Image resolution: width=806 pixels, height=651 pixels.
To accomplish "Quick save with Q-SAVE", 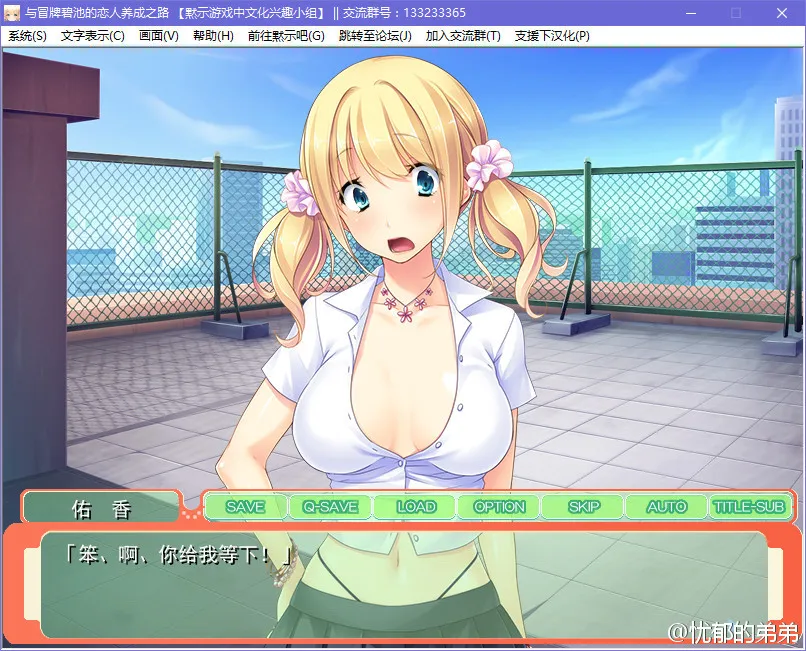I will click(x=330, y=506).
